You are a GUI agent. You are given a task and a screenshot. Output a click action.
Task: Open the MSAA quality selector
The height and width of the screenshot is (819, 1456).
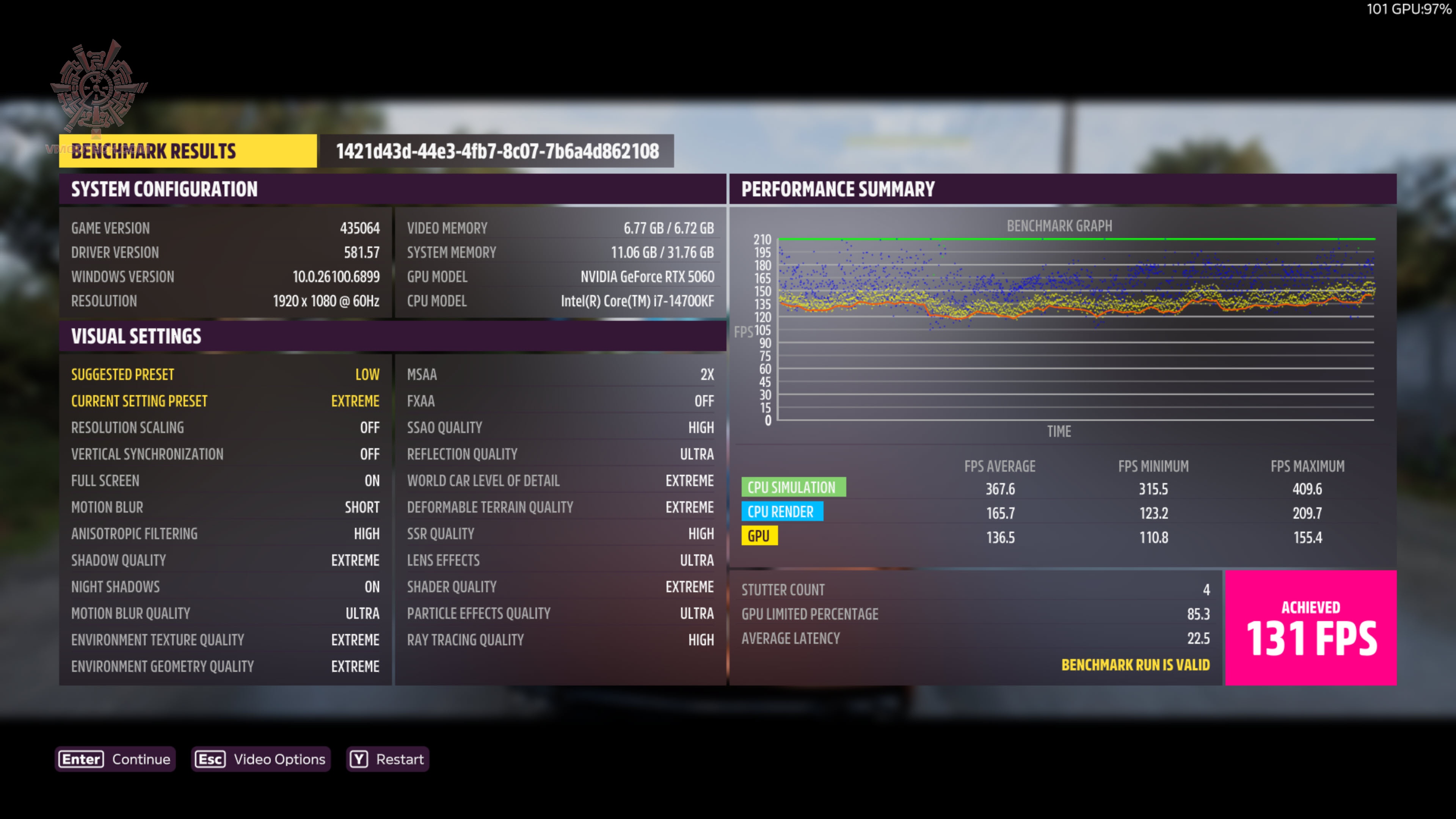tap(560, 374)
